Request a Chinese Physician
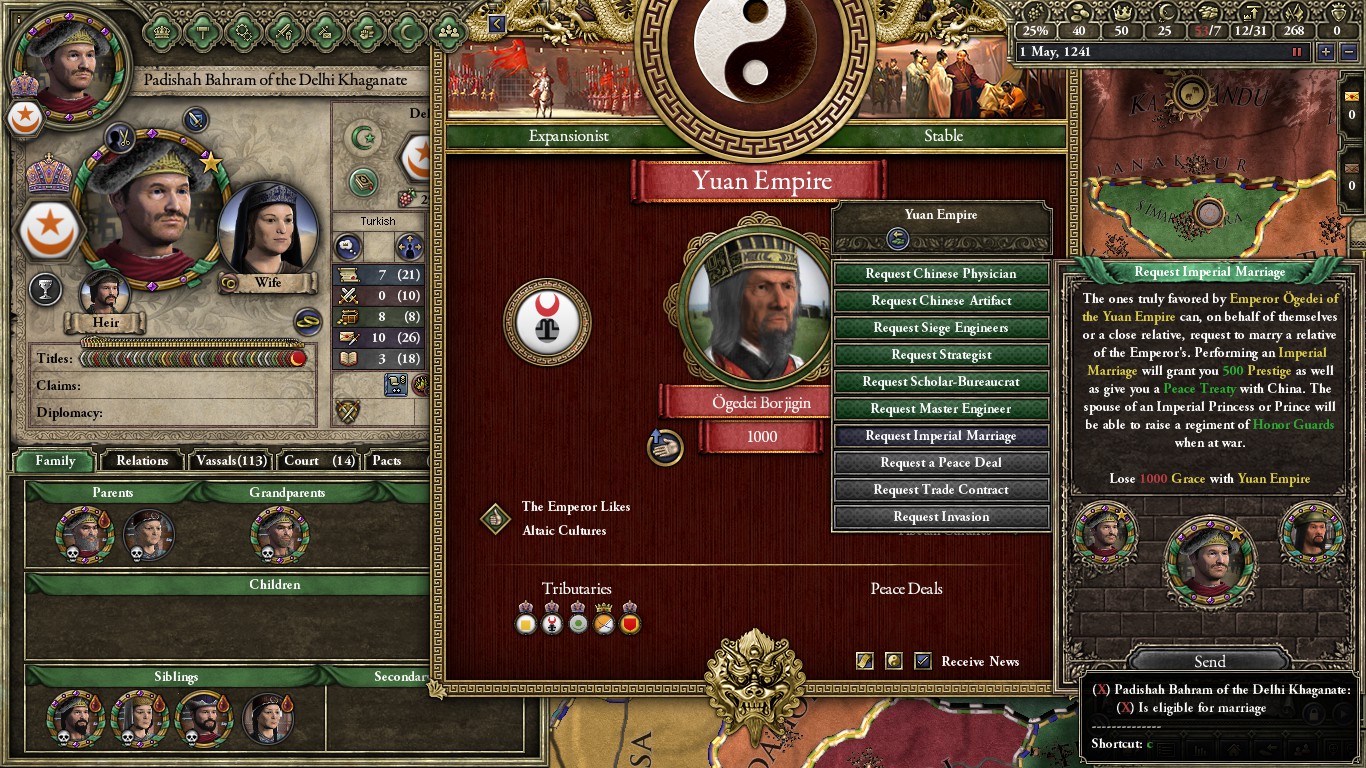 [x=941, y=274]
